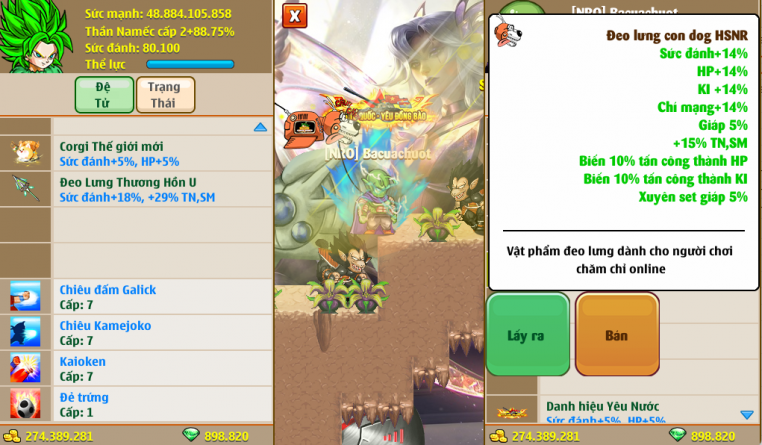
Task: Select the Danh hiệu Yêu Nước item
Action: 620,411
